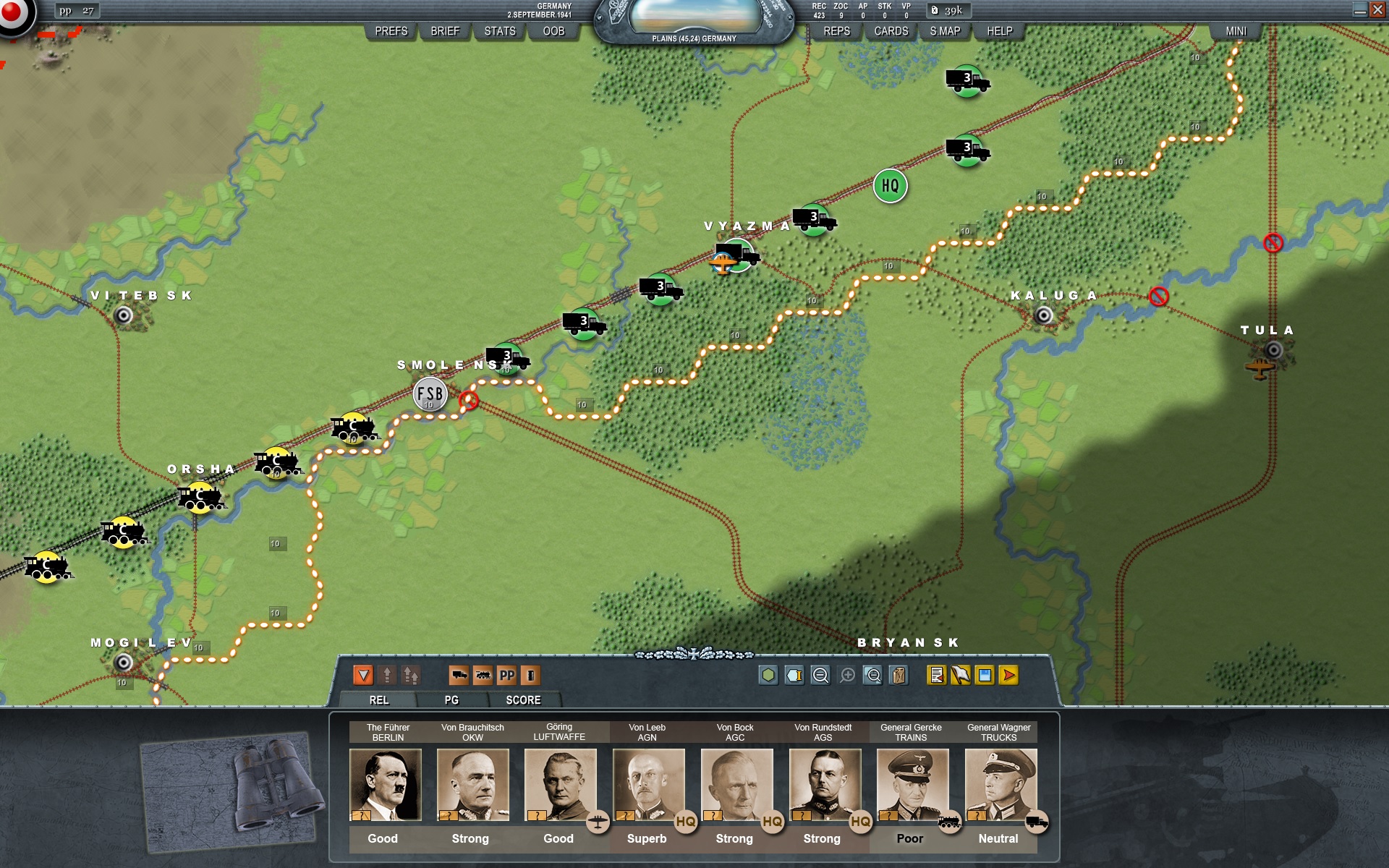Click the PP toolbar button
The width and height of the screenshot is (1389, 868).
coord(506,676)
